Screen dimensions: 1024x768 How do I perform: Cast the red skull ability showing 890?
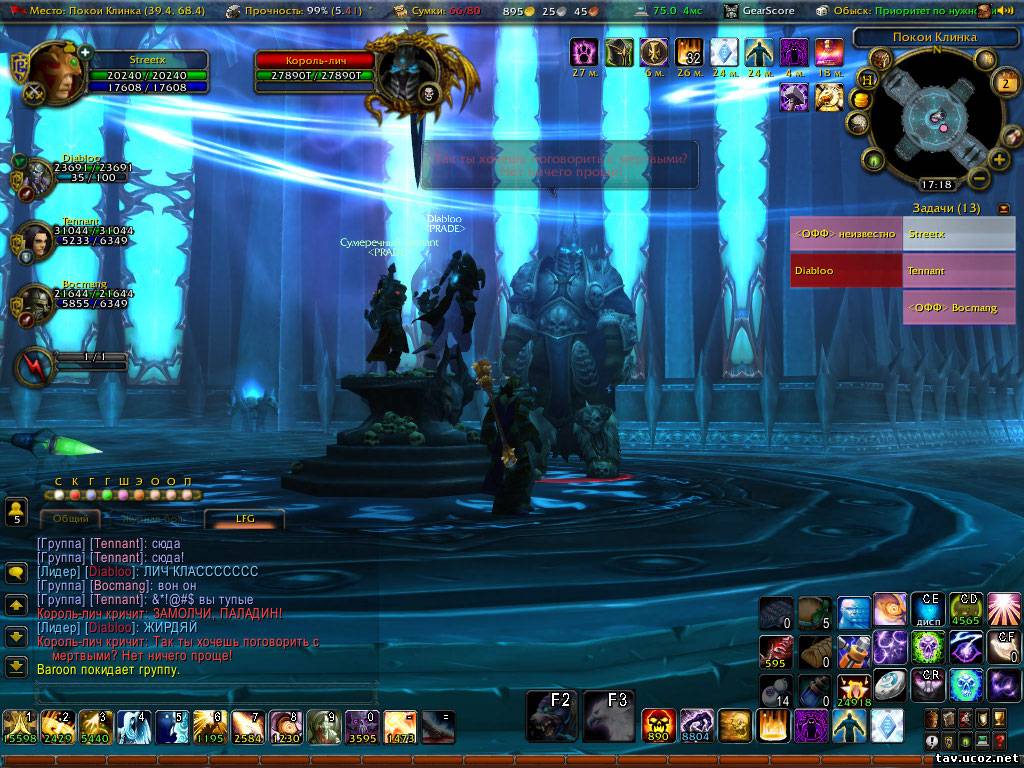click(658, 725)
